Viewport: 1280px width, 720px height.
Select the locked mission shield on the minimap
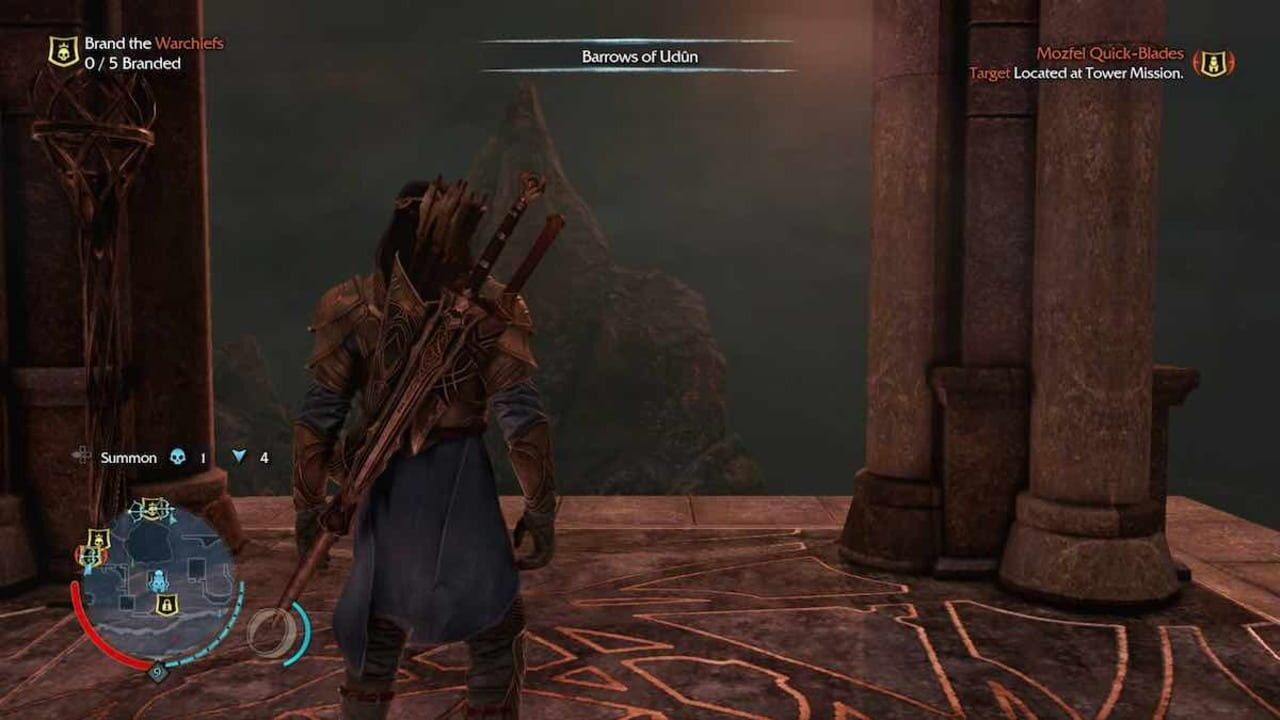point(166,605)
